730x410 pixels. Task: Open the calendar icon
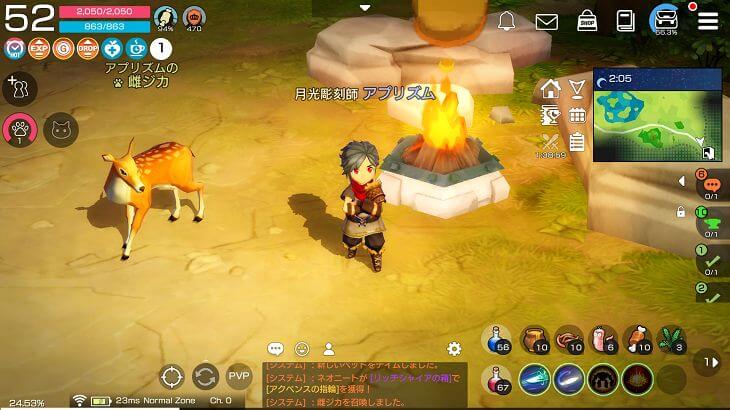coord(577,115)
